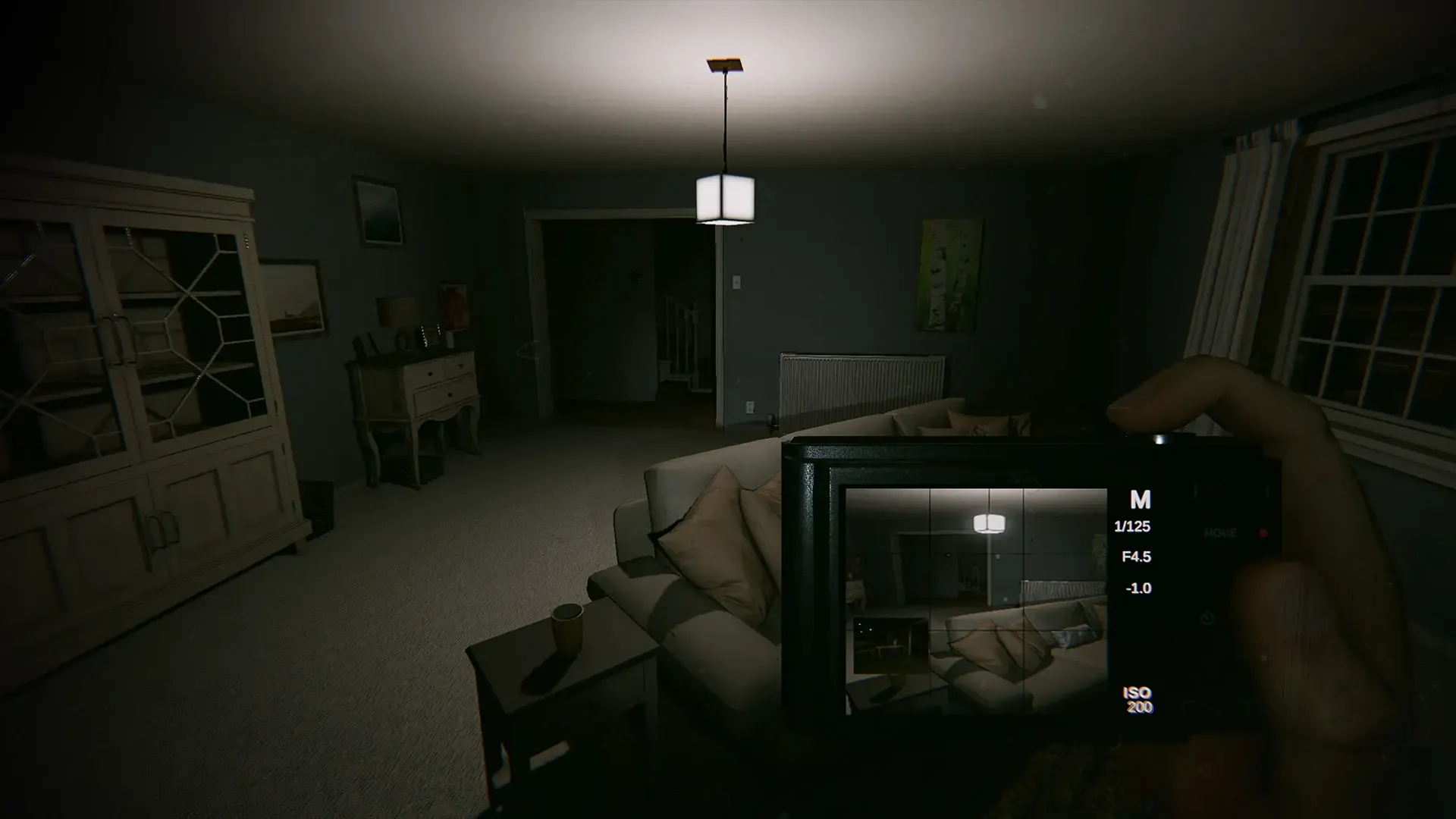Toggle the light switch beside the doorway
This screenshot has height=819, width=1456.
(x=736, y=283)
